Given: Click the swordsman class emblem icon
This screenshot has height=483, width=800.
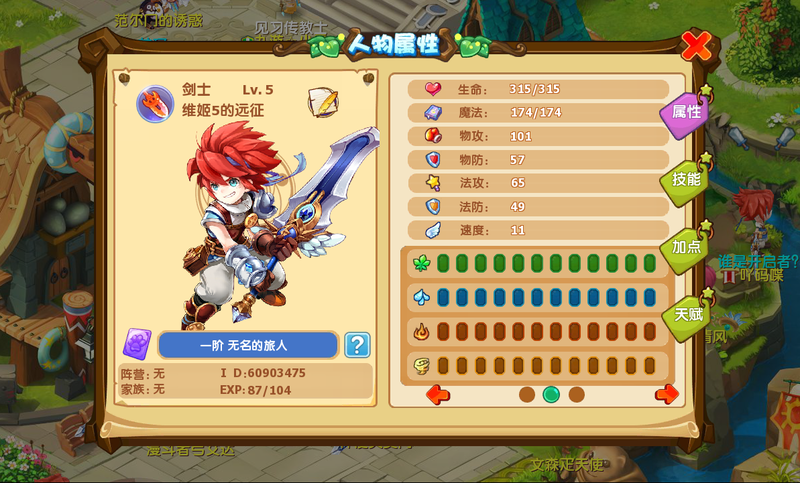Looking at the screenshot, I should (152, 106).
